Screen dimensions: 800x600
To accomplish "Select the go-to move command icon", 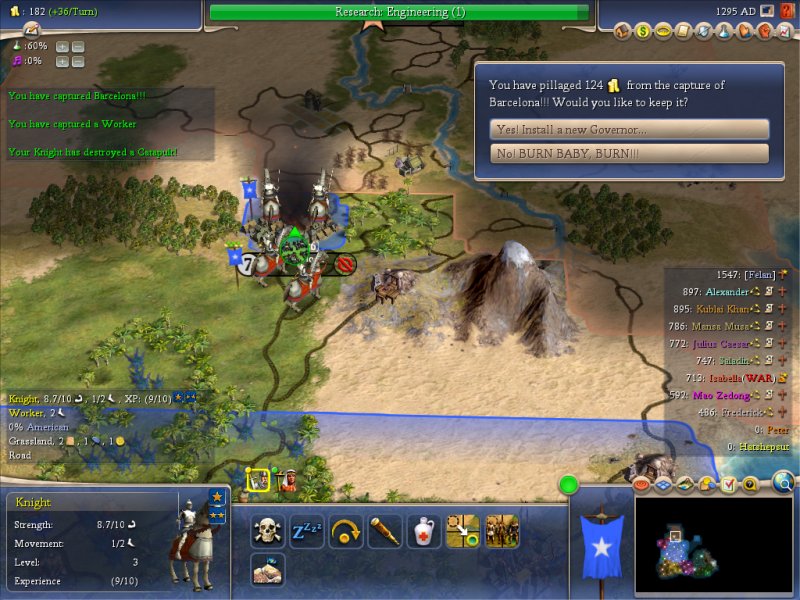I will [463, 531].
